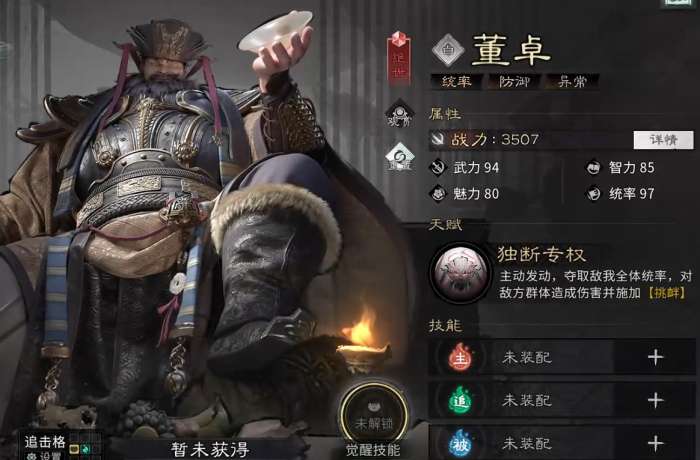Image resolution: width=700 pixels, height=460 pixels.
Task: Add a skill to the 被 passive slot
Action: pyautogui.click(x=655, y=442)
